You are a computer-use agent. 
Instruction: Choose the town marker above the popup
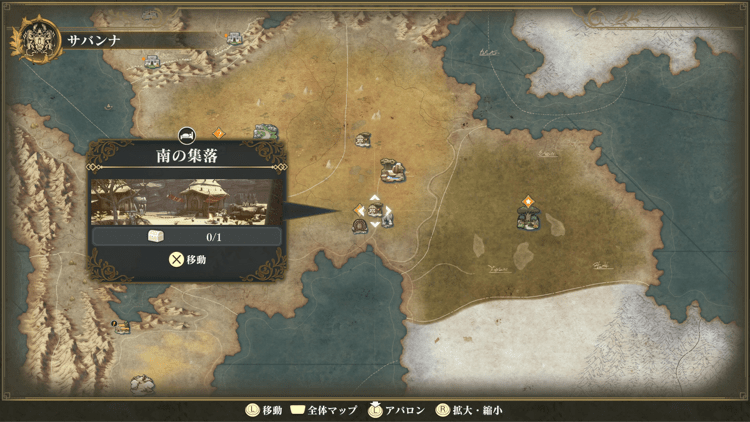[264, 132]
